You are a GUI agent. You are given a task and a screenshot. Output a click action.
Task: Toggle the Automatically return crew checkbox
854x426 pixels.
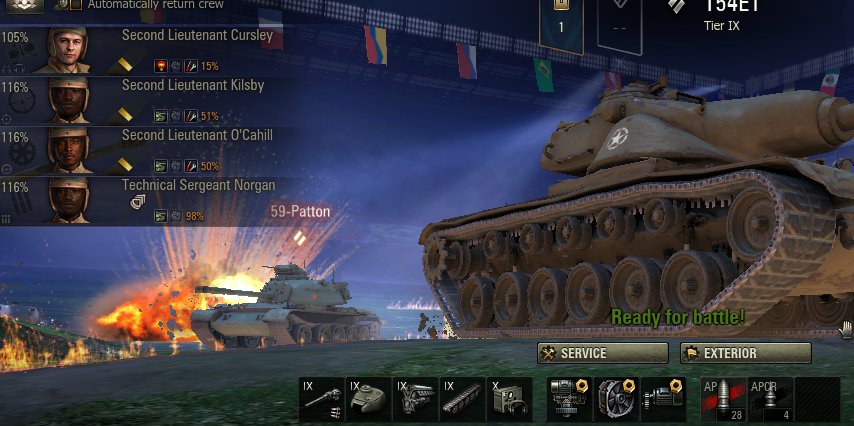pyautogui.click(x=76, y=5)
